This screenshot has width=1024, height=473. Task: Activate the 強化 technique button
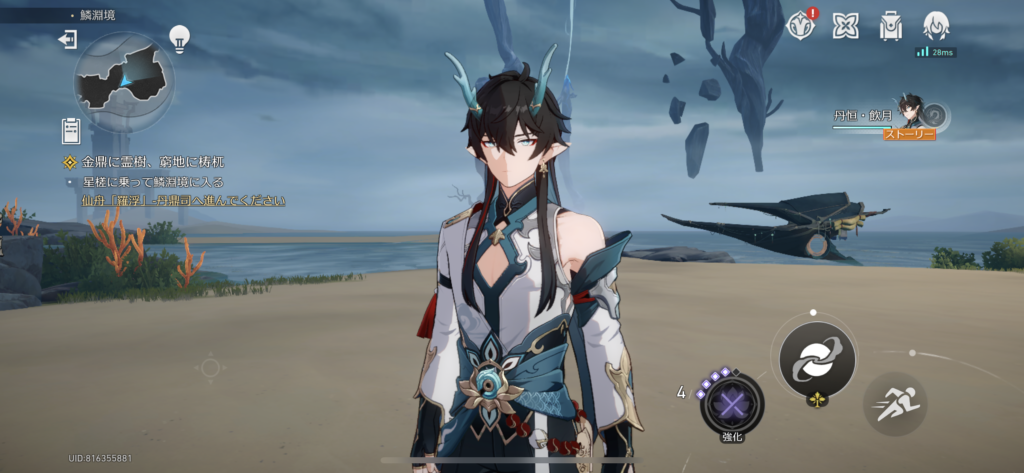(x=732, y=403)
